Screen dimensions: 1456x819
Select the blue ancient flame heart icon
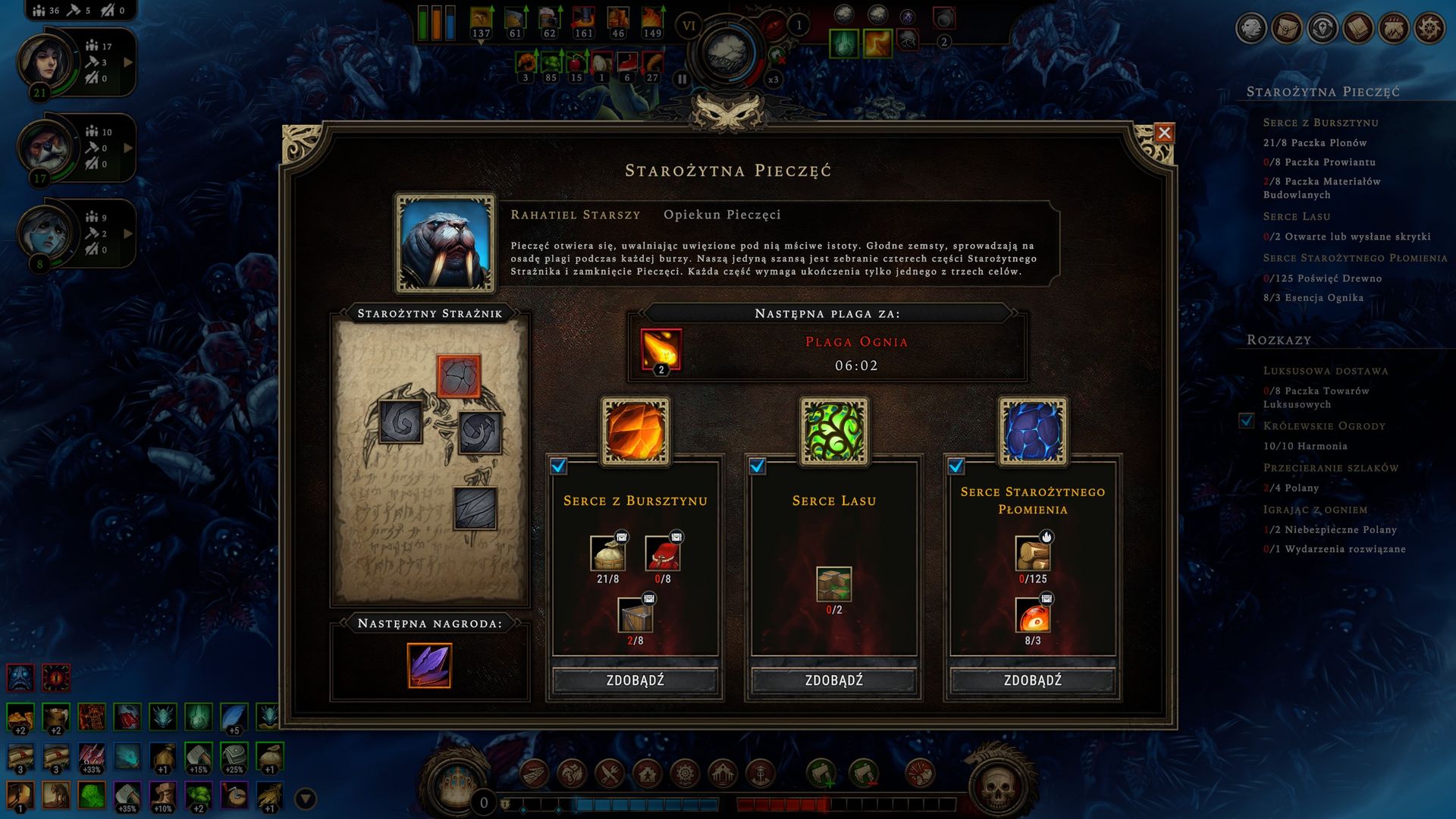(x=1033, y=431)
